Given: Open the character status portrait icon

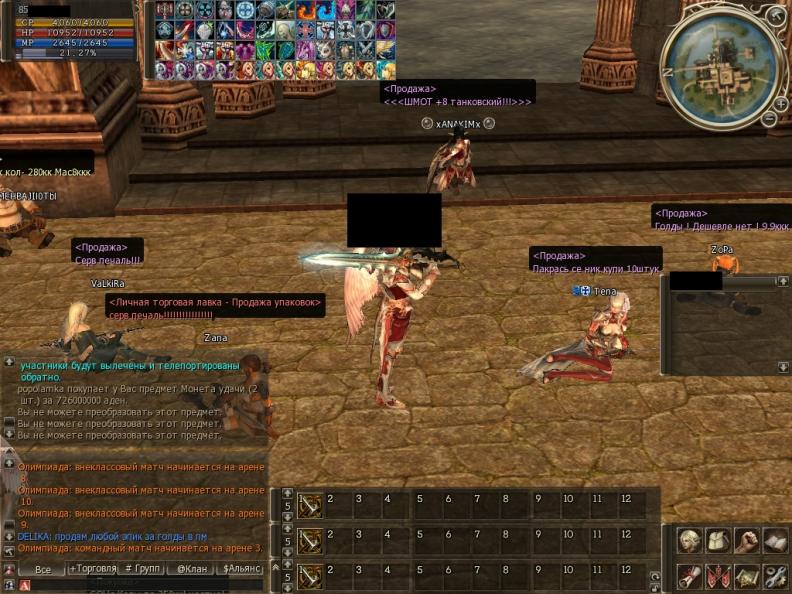Looking at the screenshot, I should pos(689,541).
